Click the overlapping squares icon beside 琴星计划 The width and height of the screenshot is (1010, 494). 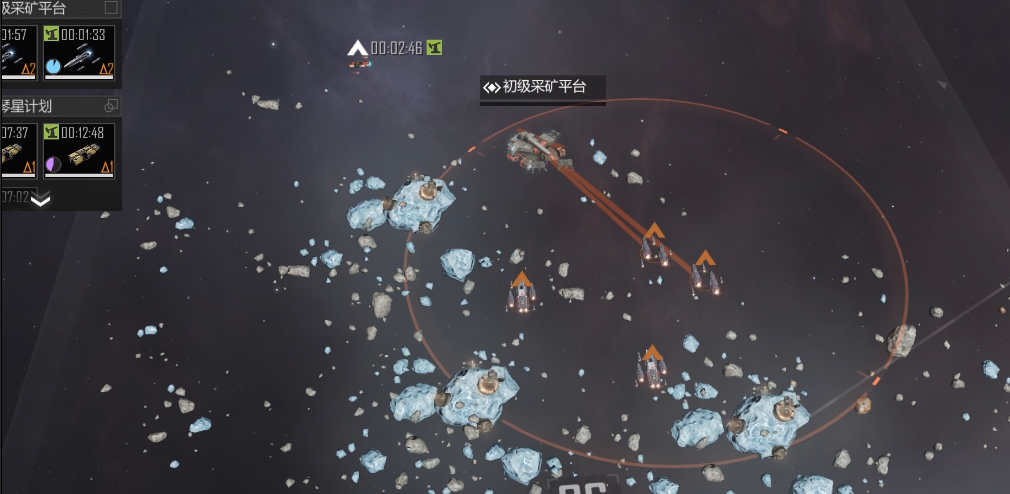pos(111,105)
